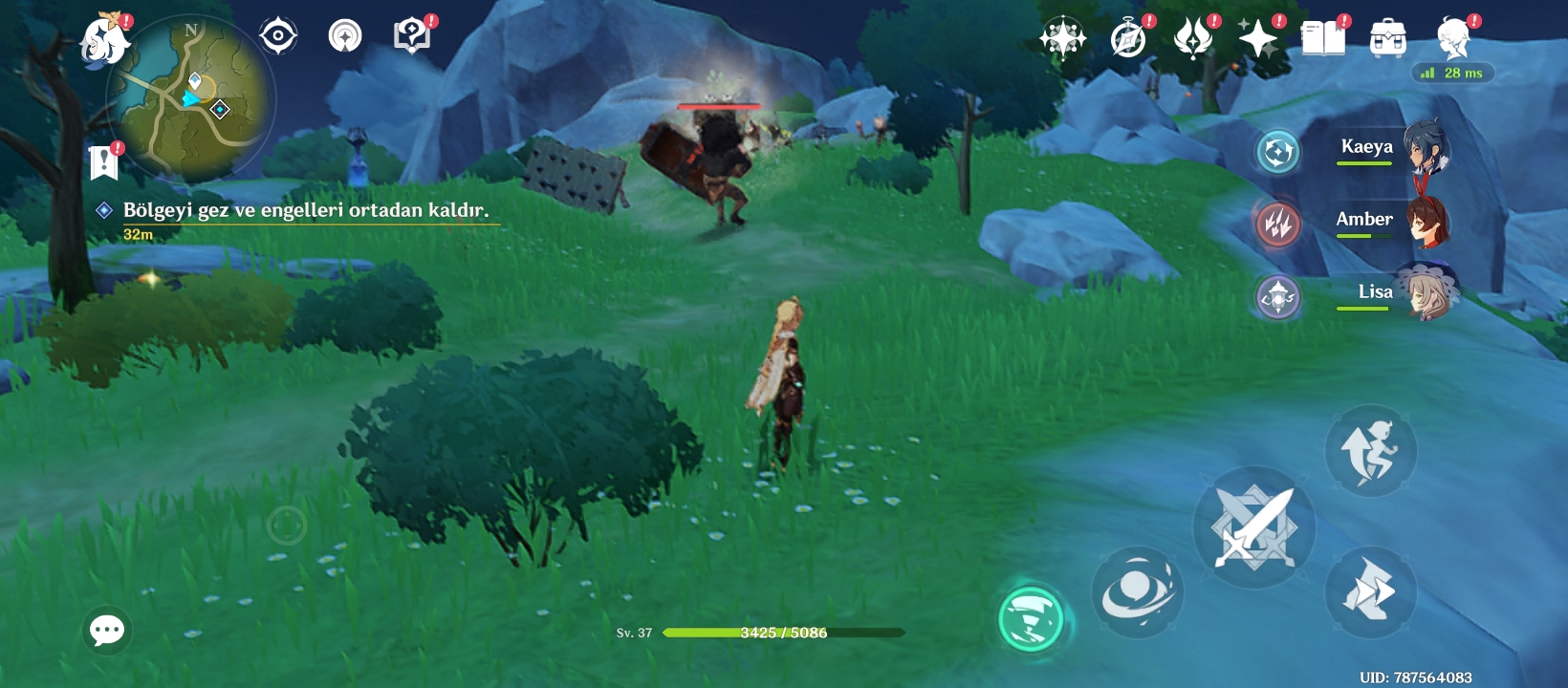
Task: Open the adventurer handbook book icon
Action: click(1323, 38)
